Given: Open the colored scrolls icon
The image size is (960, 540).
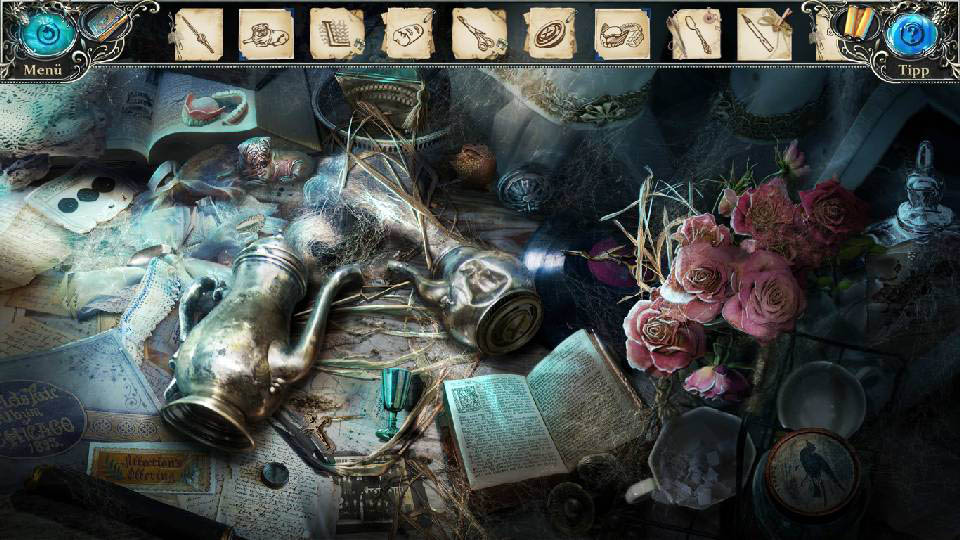Looking at the screenshot, I should [x=856, y=22].
